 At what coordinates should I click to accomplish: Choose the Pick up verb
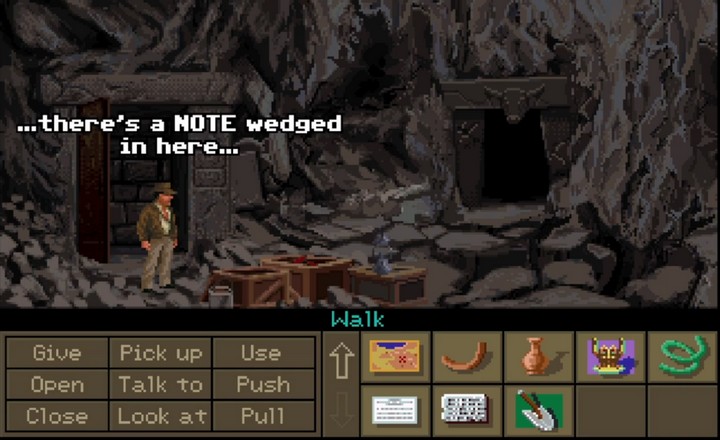coord(161,353)
